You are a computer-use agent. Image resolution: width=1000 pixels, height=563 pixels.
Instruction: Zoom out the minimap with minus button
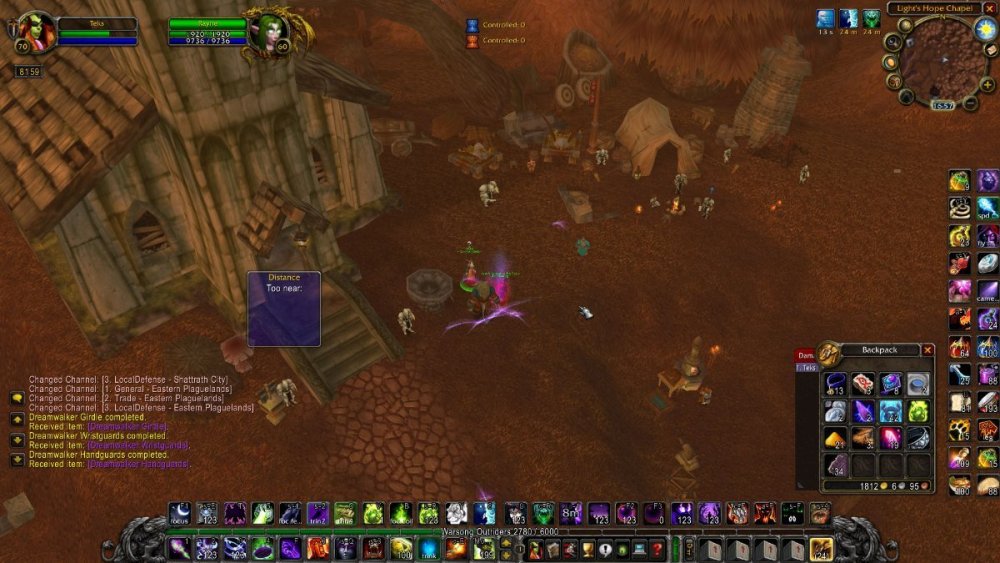(x=971, y=104)
